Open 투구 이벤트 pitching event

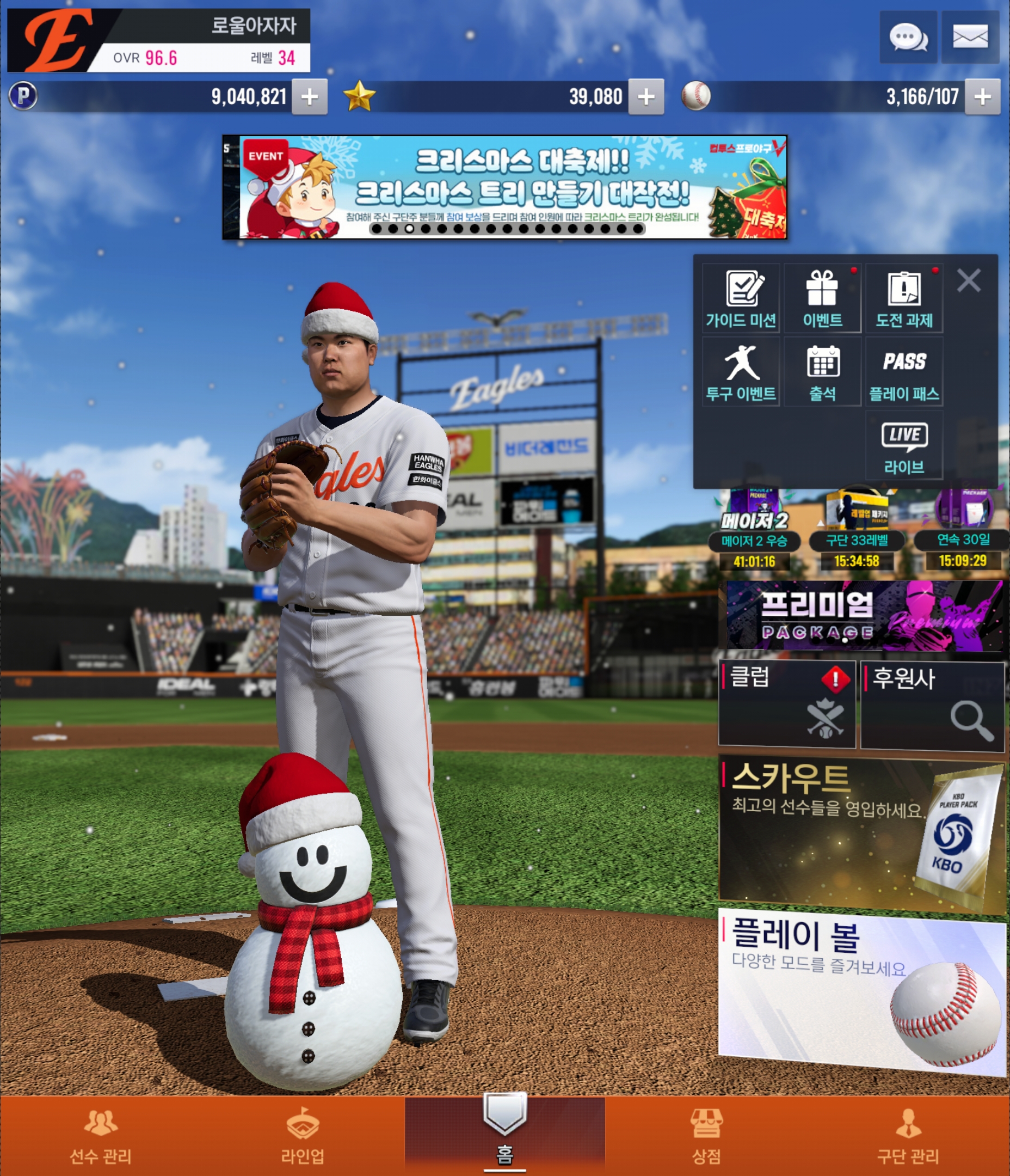point(741,372)
